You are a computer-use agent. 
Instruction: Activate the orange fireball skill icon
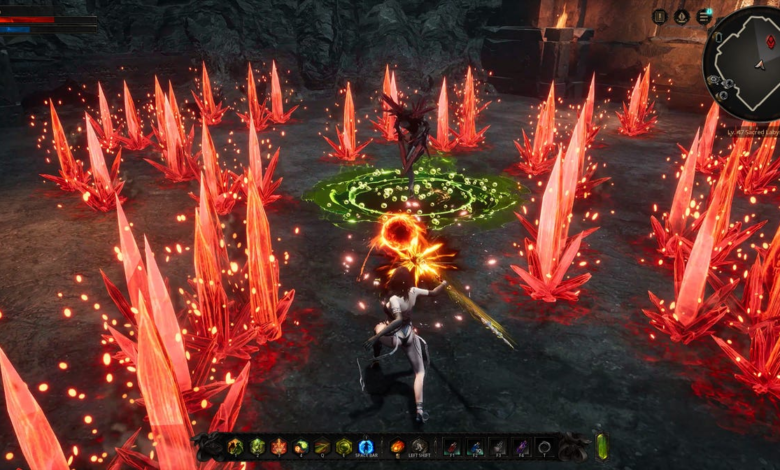coord(398,447)
